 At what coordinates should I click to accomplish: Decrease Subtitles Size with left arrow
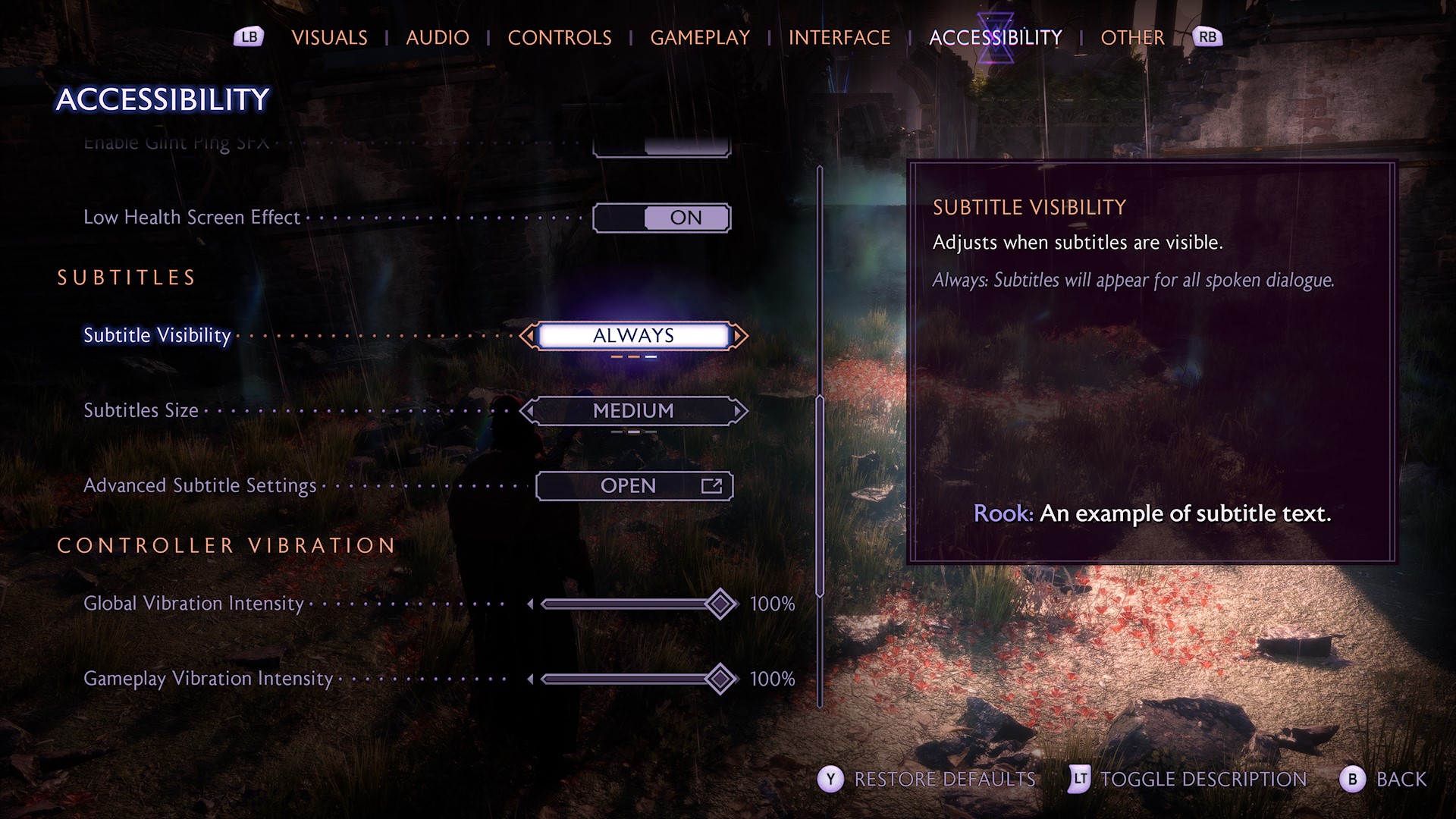(x=528, y=411)
